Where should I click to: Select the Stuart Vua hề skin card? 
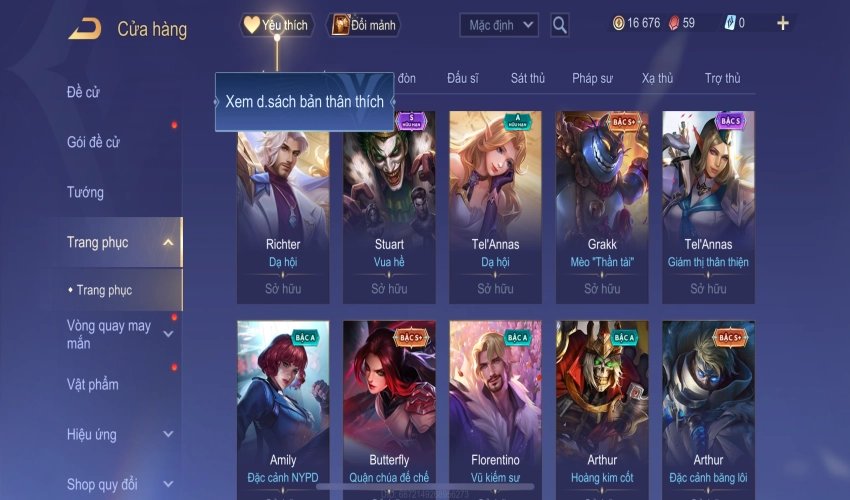(x=389, y=205)
